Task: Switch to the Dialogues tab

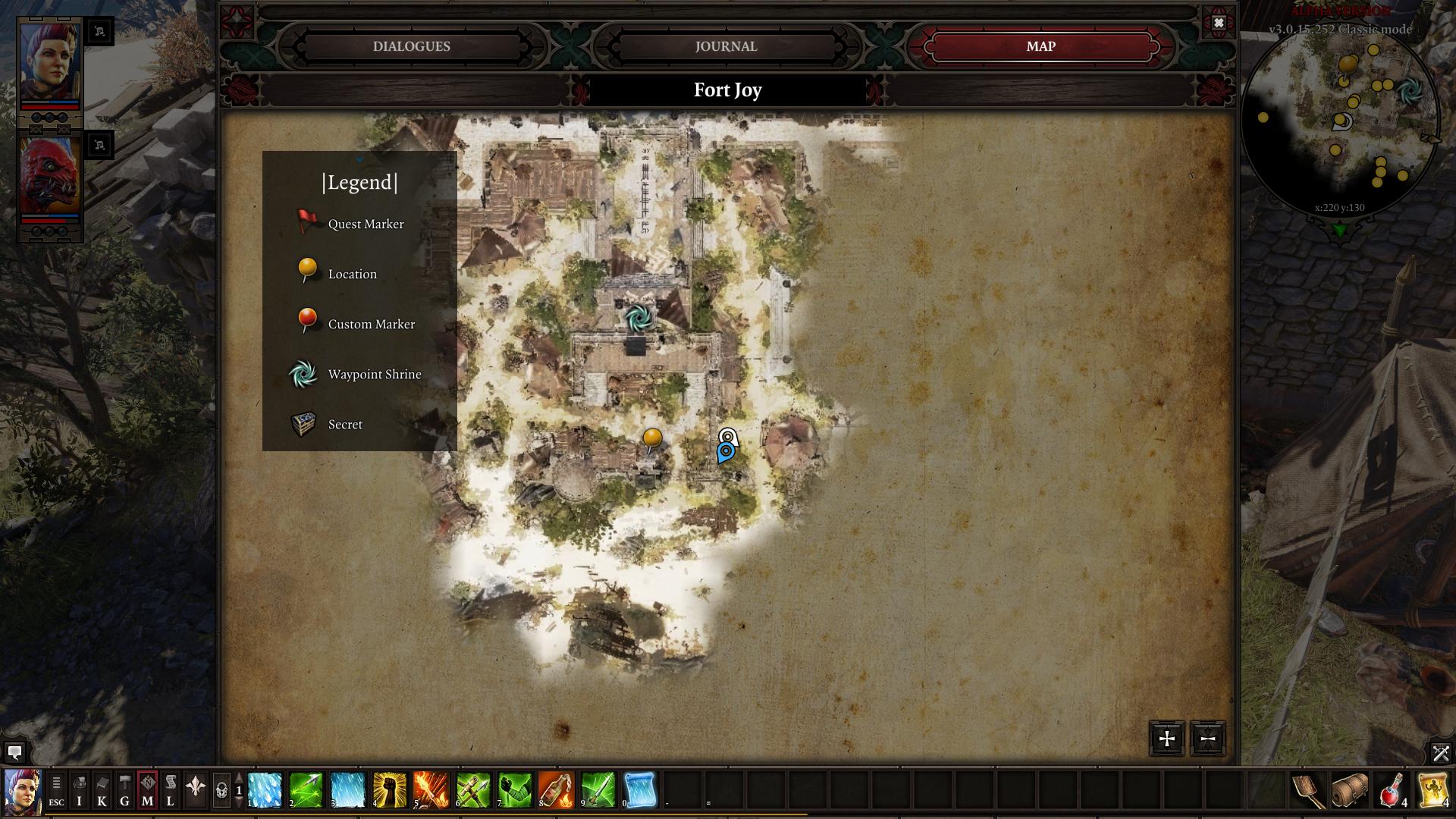Action: (x=412, y=46)
